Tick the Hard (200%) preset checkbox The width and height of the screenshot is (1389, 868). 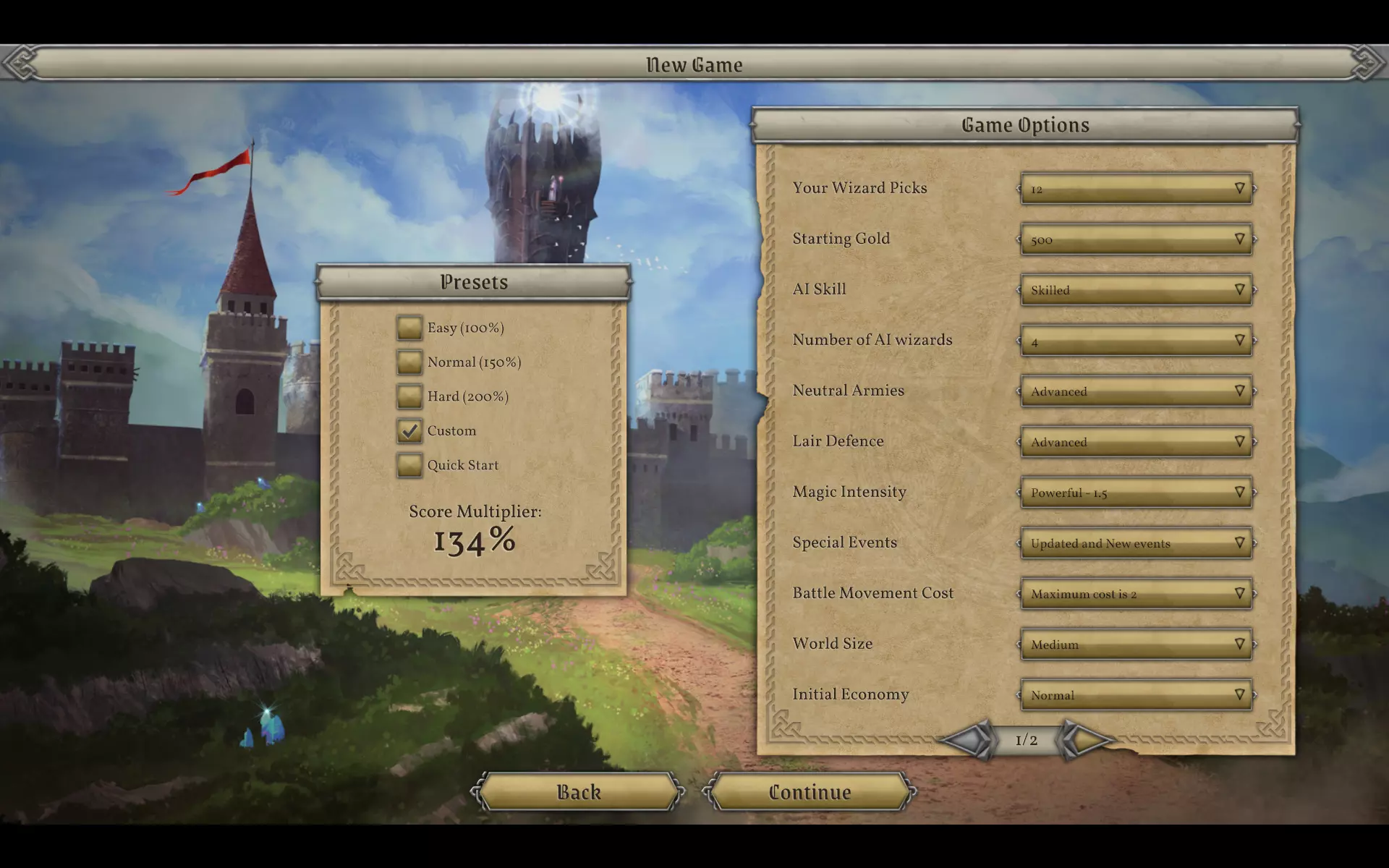click(409, 396)
